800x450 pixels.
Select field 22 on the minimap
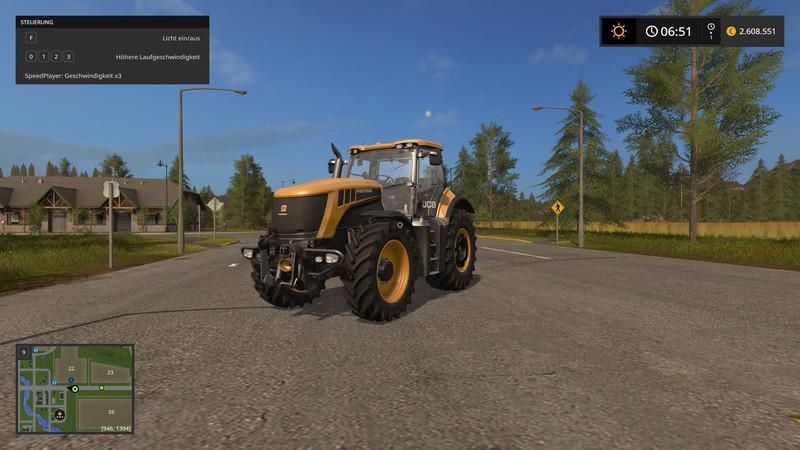pos(70,369)
